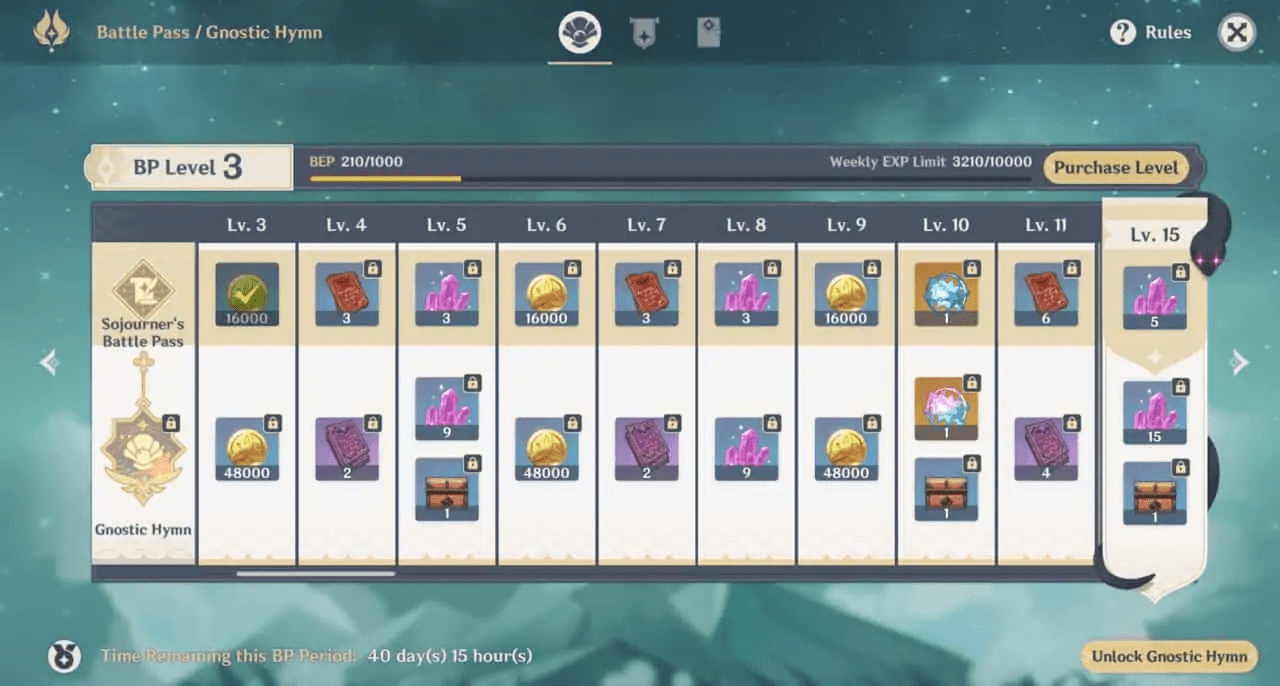
Task: Select Lv. 4 red book reward
Action: pos(347,294)
